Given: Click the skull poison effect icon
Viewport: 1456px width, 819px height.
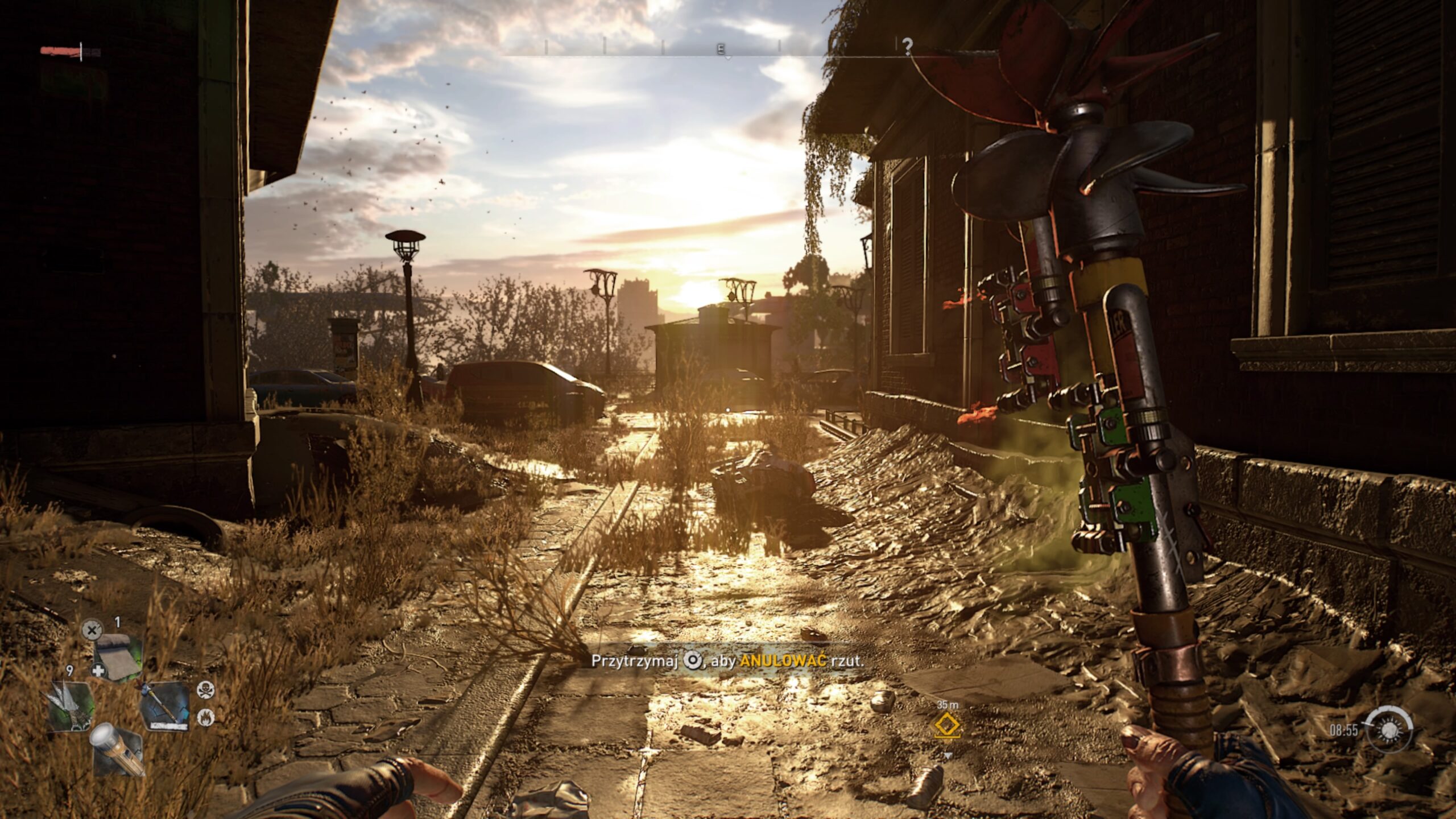Looking at the screenshot, I should [x=204, y=690].
